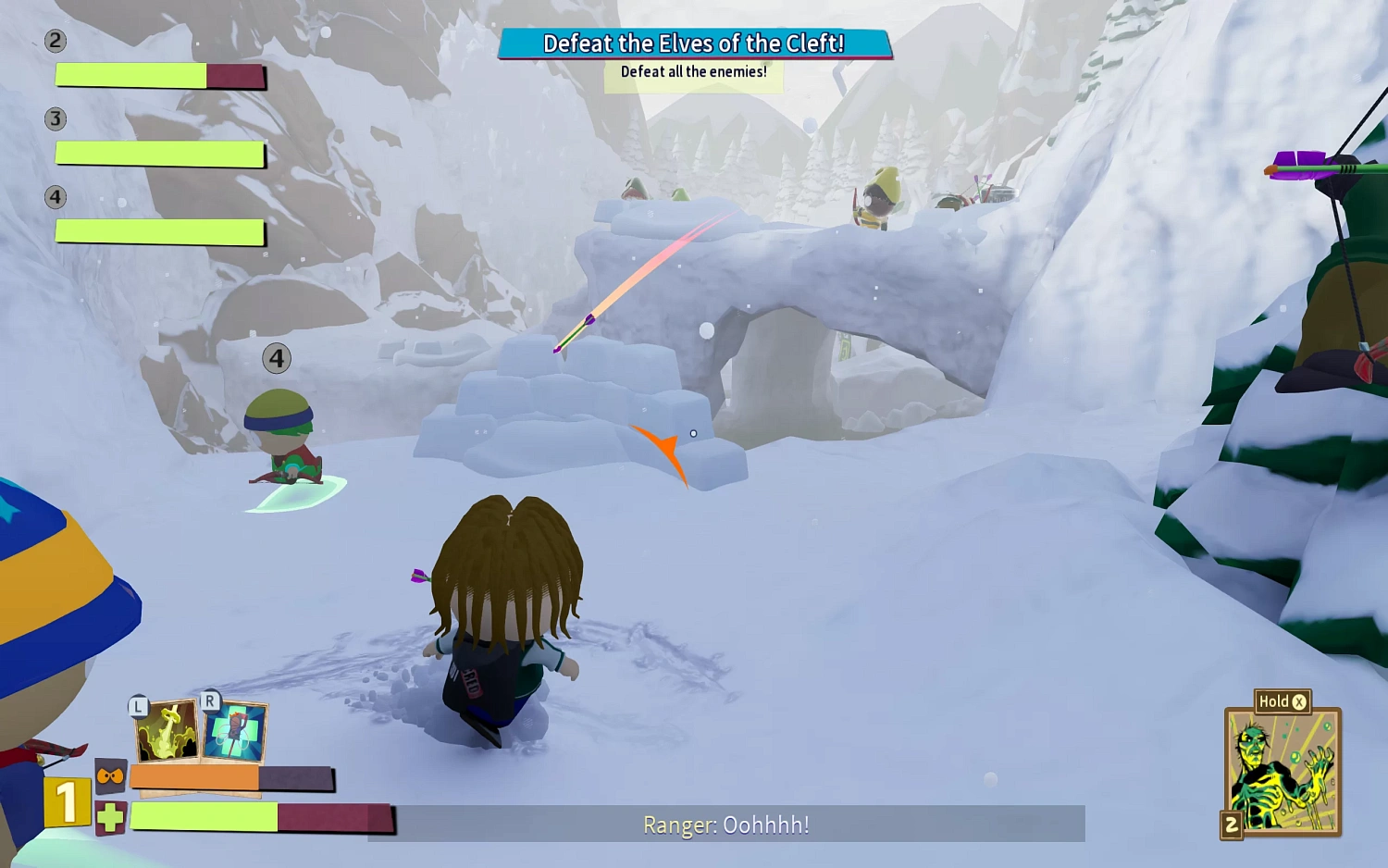1388x868 pixels.
Task: Click the player 2 badge
Action: tap(56, 41)
